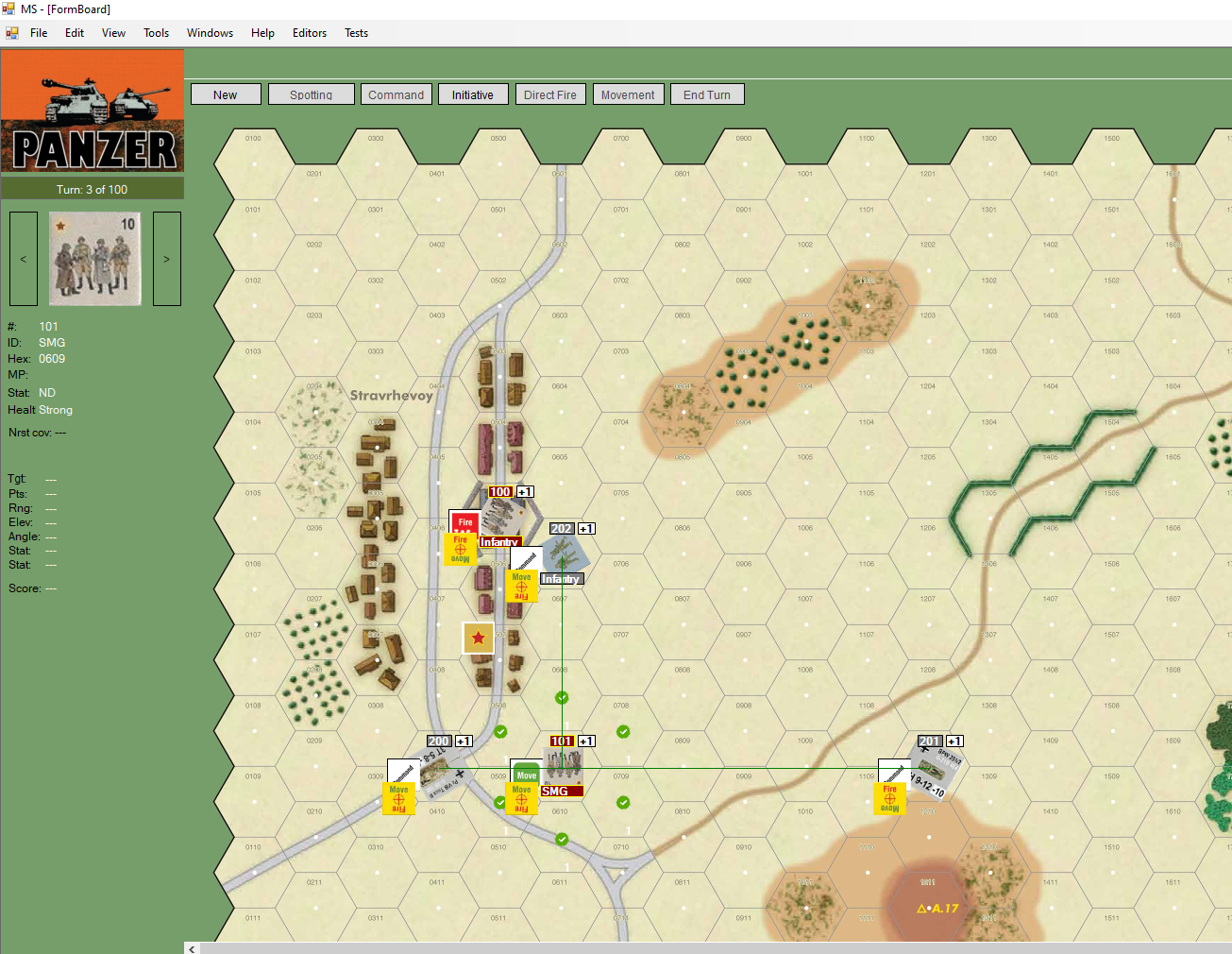This screenshot has height=954, width=1232.
Task: Select the Command marker on Infantry unit 202
Action: (x=525, y=557)
